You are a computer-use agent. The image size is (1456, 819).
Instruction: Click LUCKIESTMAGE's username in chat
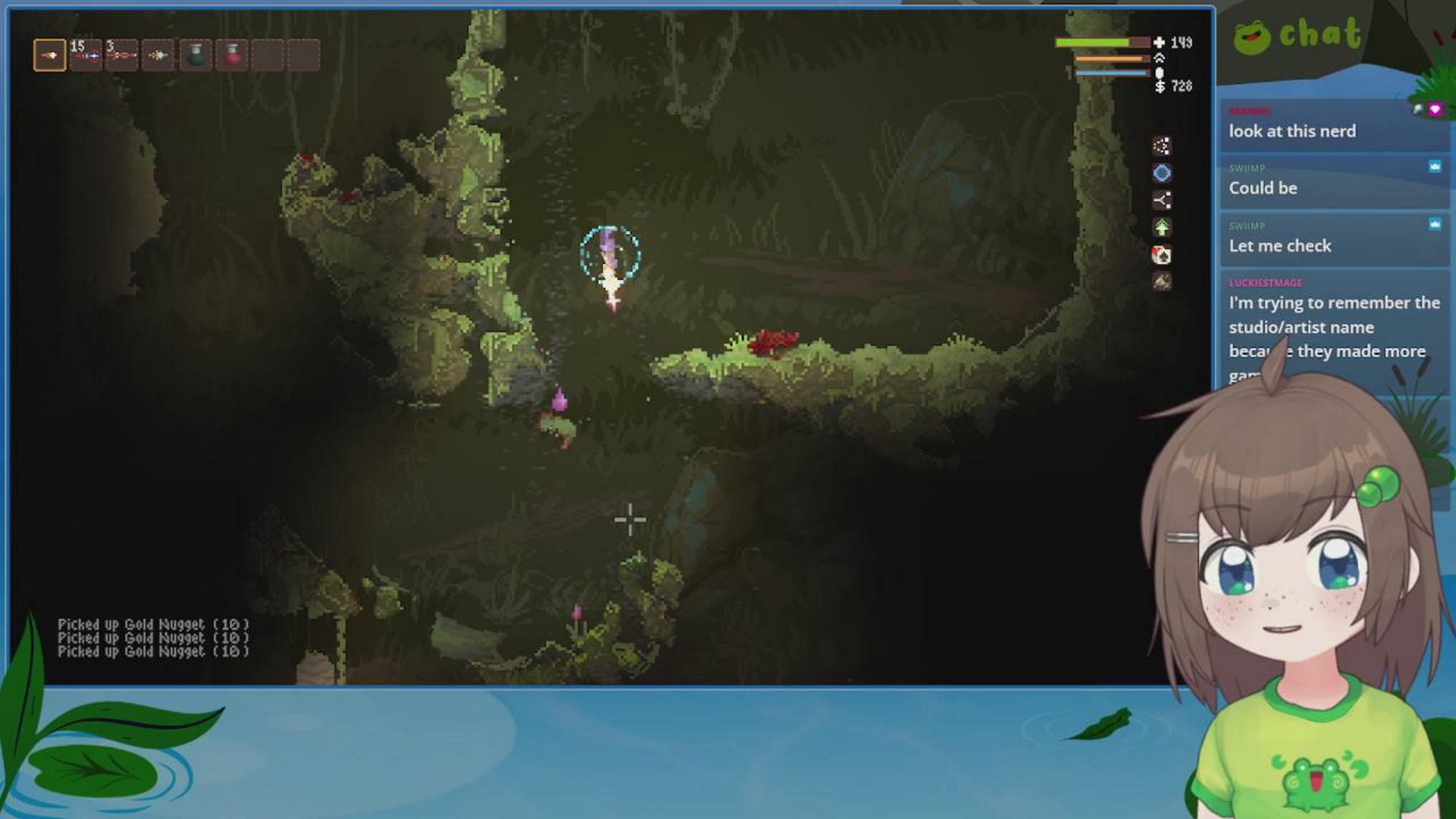pos(1267,282)
